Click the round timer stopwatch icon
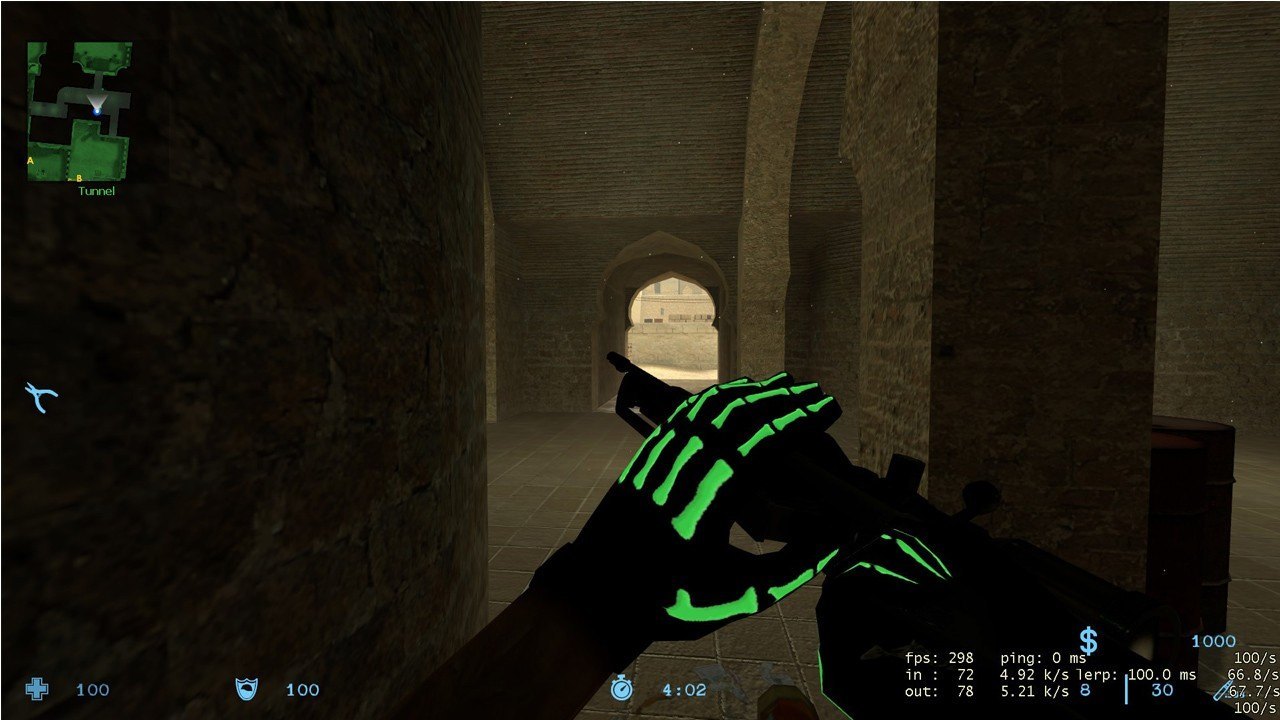The height and width of the screenshot is (720, 1280). (622, 688)
